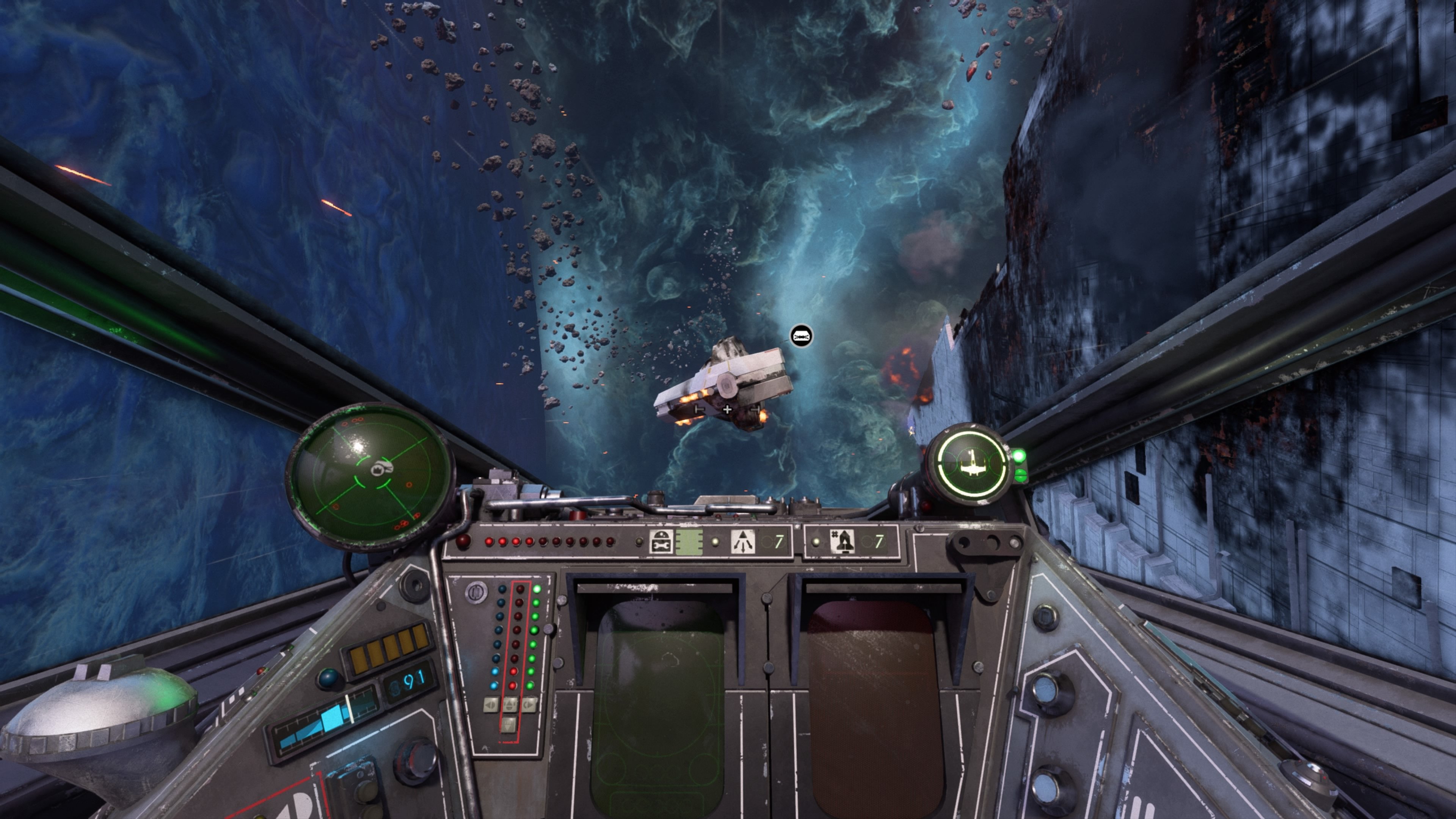Turn the round dial on the left console

point(476,592)
